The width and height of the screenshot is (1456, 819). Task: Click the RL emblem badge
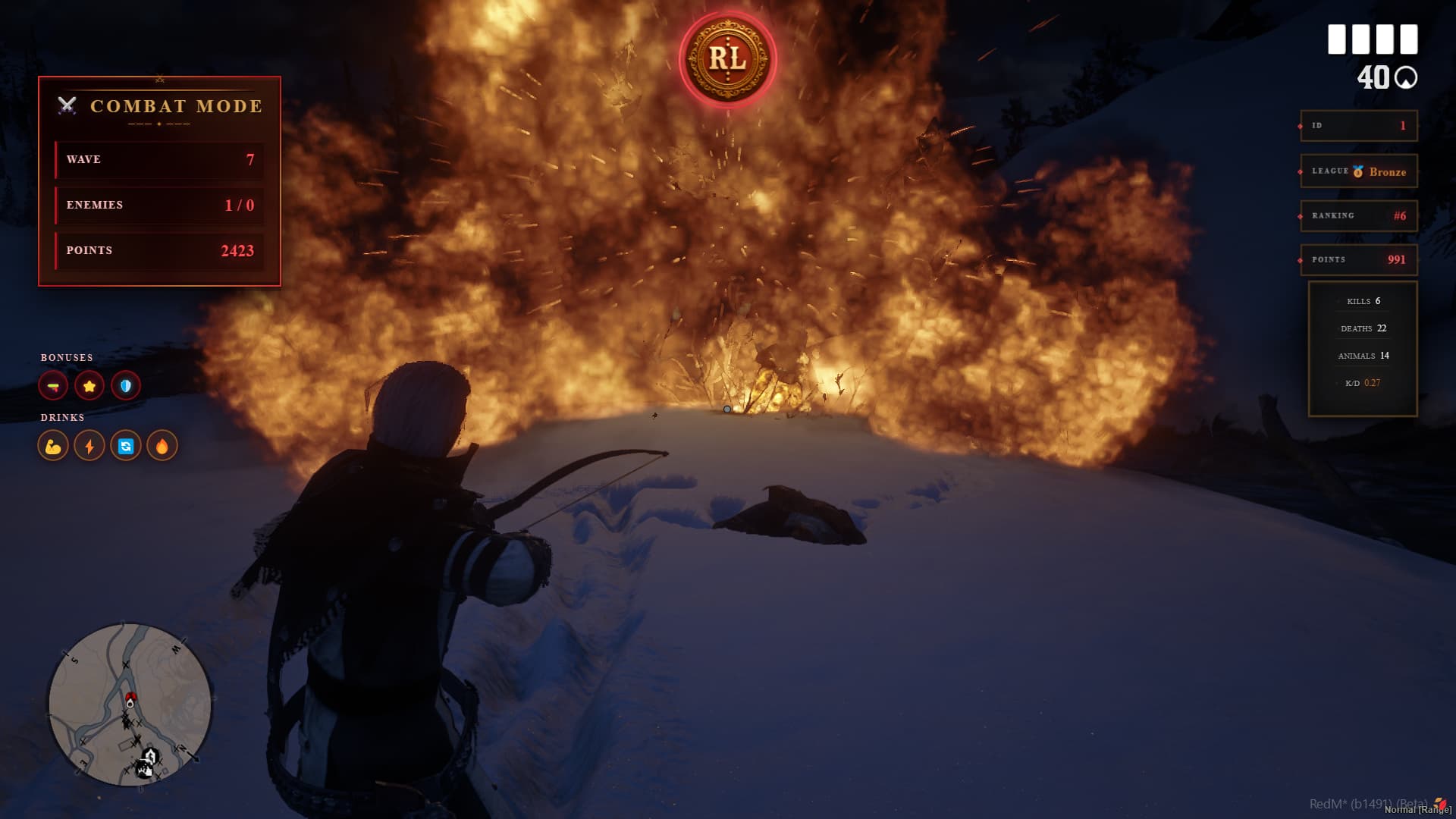727,59
